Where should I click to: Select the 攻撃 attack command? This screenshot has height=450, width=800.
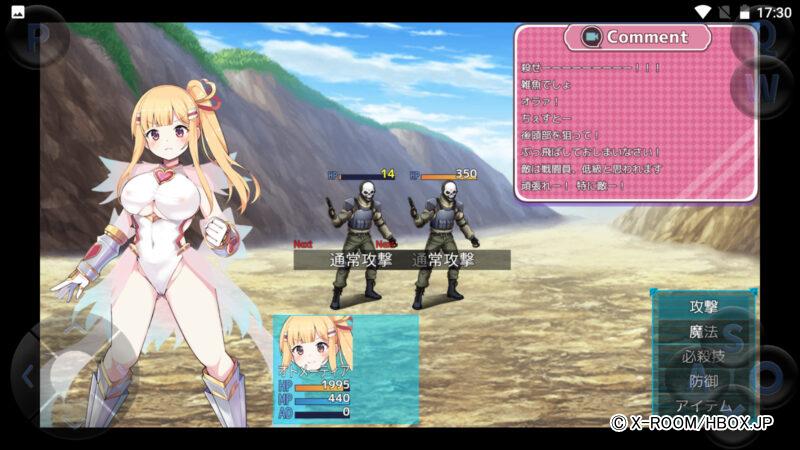point(704,306)
